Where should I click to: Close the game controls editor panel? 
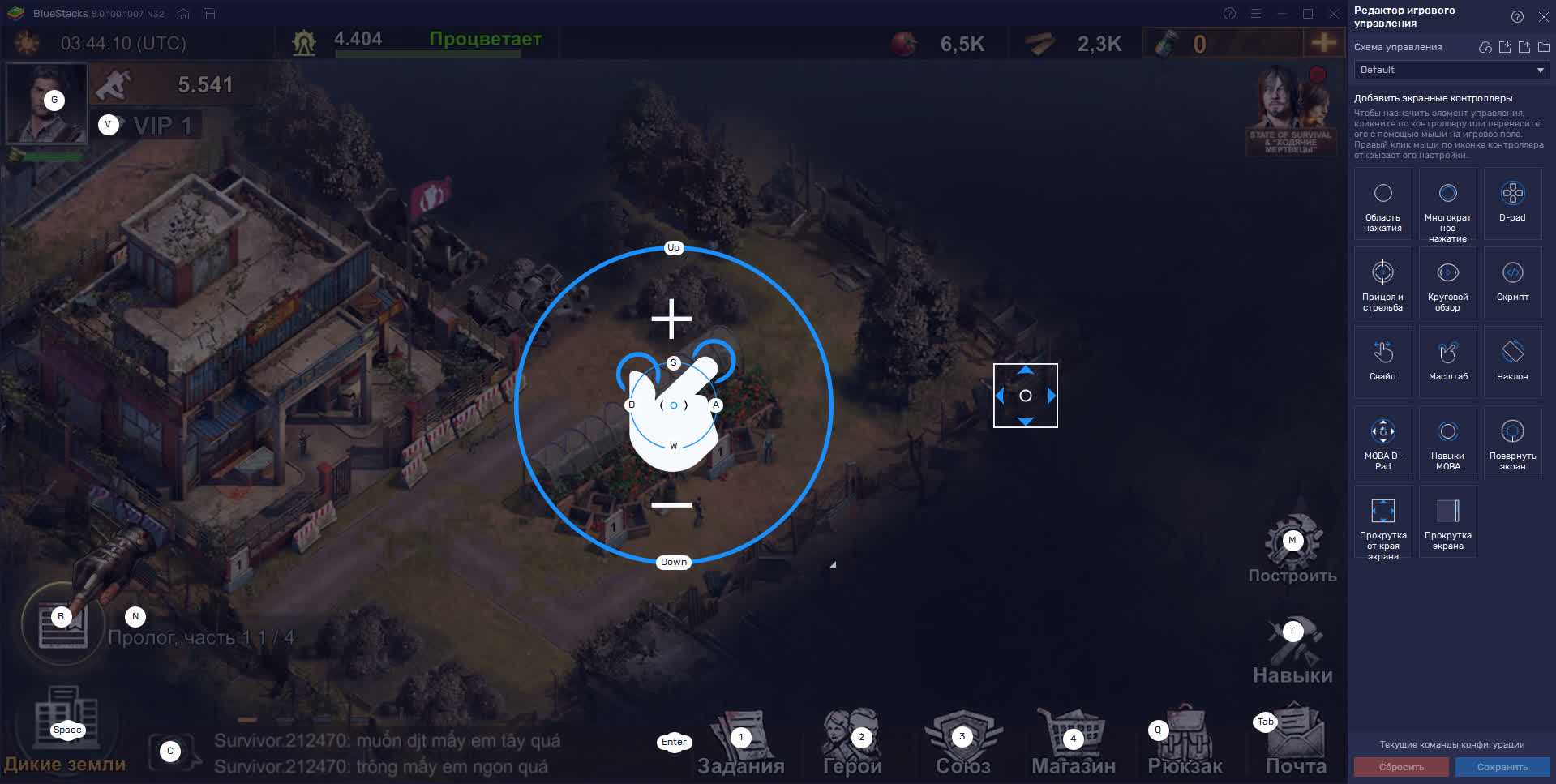coord(1543,17)
